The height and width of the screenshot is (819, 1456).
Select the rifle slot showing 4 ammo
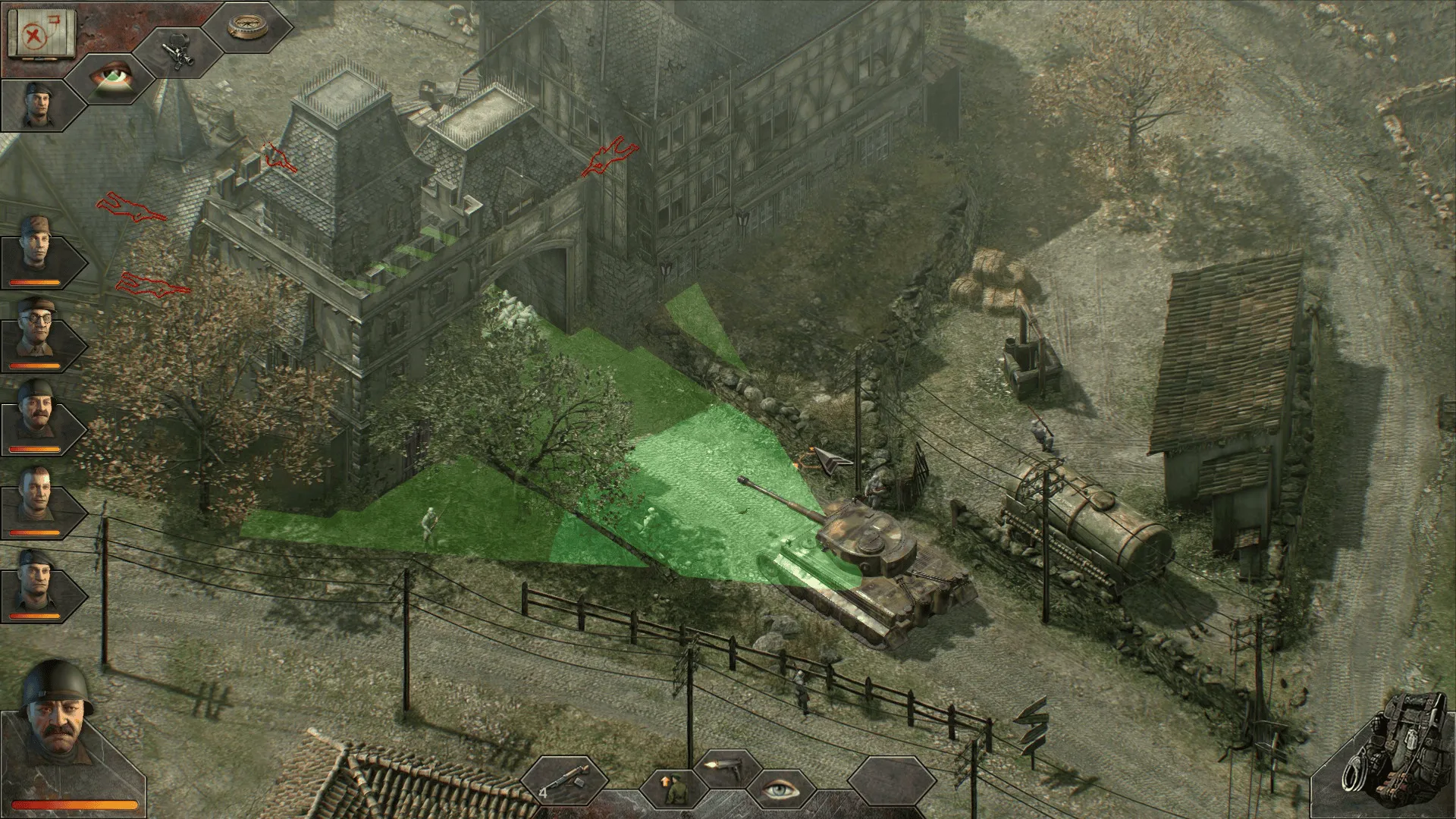click(567, 779)
